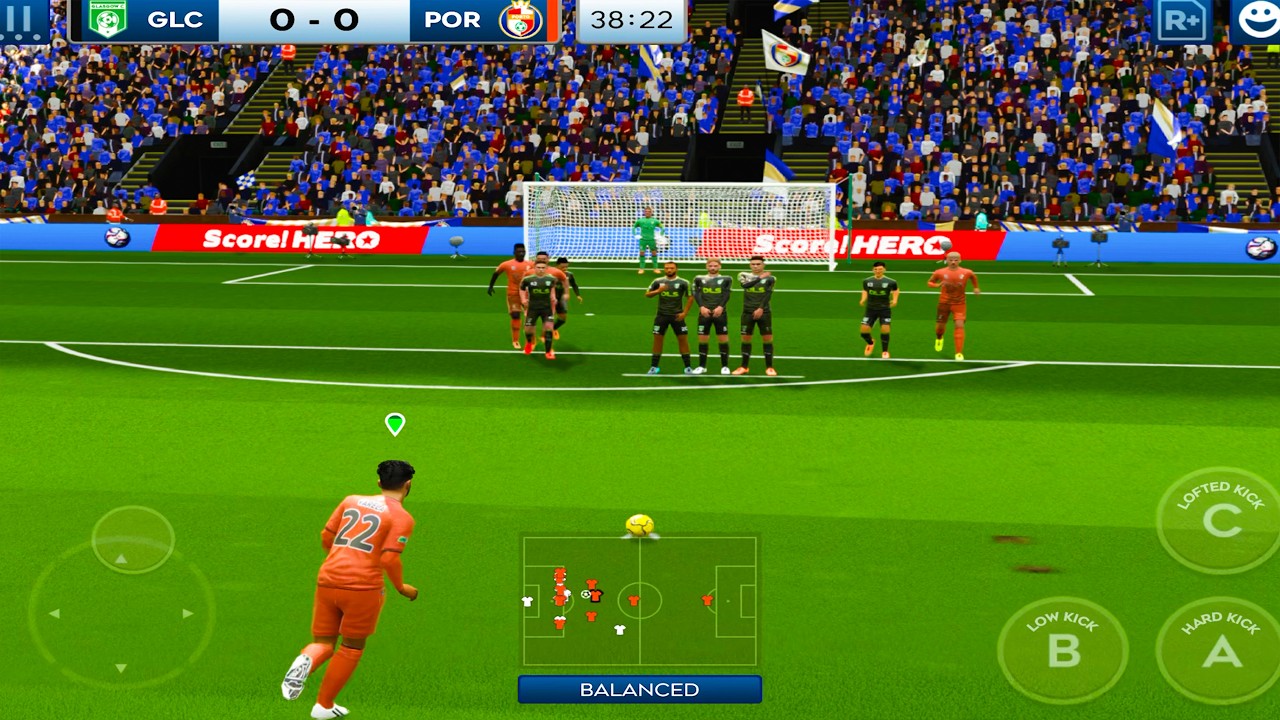This screenshot has height=720, width=1280.
Task: Click the pitch radar minimap
Action: [x=639, y=601]
